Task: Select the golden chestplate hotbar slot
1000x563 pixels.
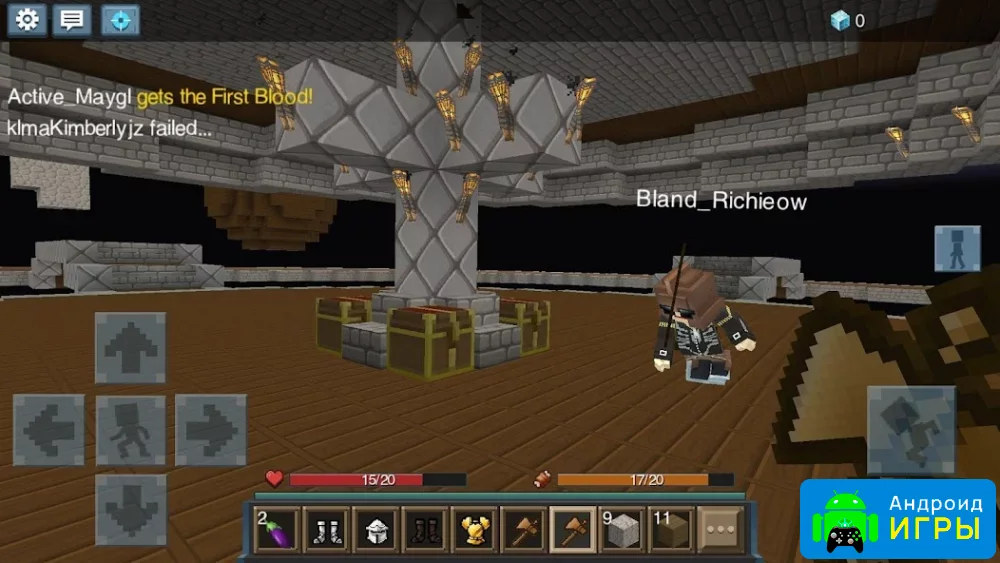Action: [x=474, y=529]
